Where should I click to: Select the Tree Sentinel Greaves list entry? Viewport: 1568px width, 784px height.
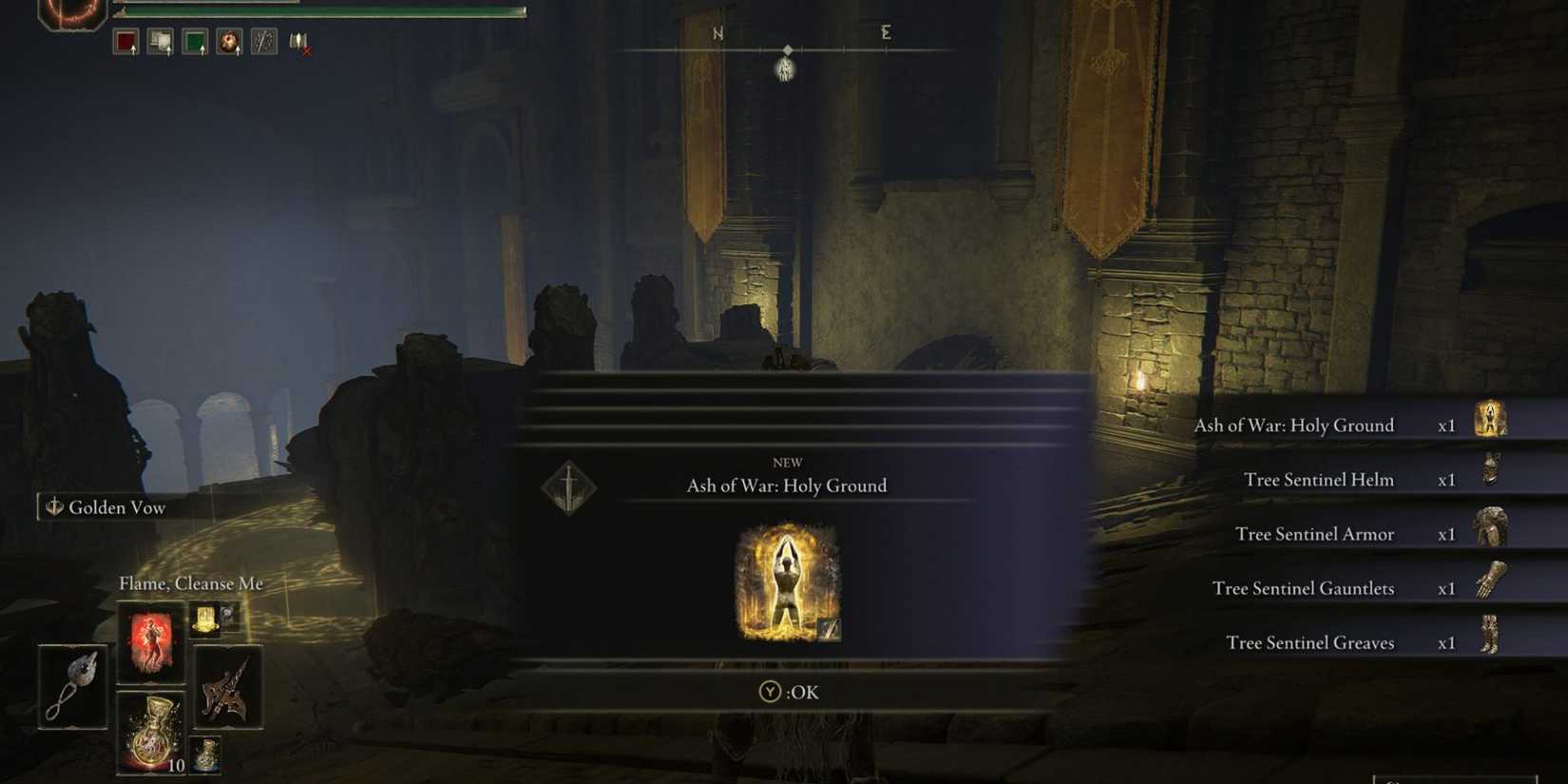click(1311, 642)
